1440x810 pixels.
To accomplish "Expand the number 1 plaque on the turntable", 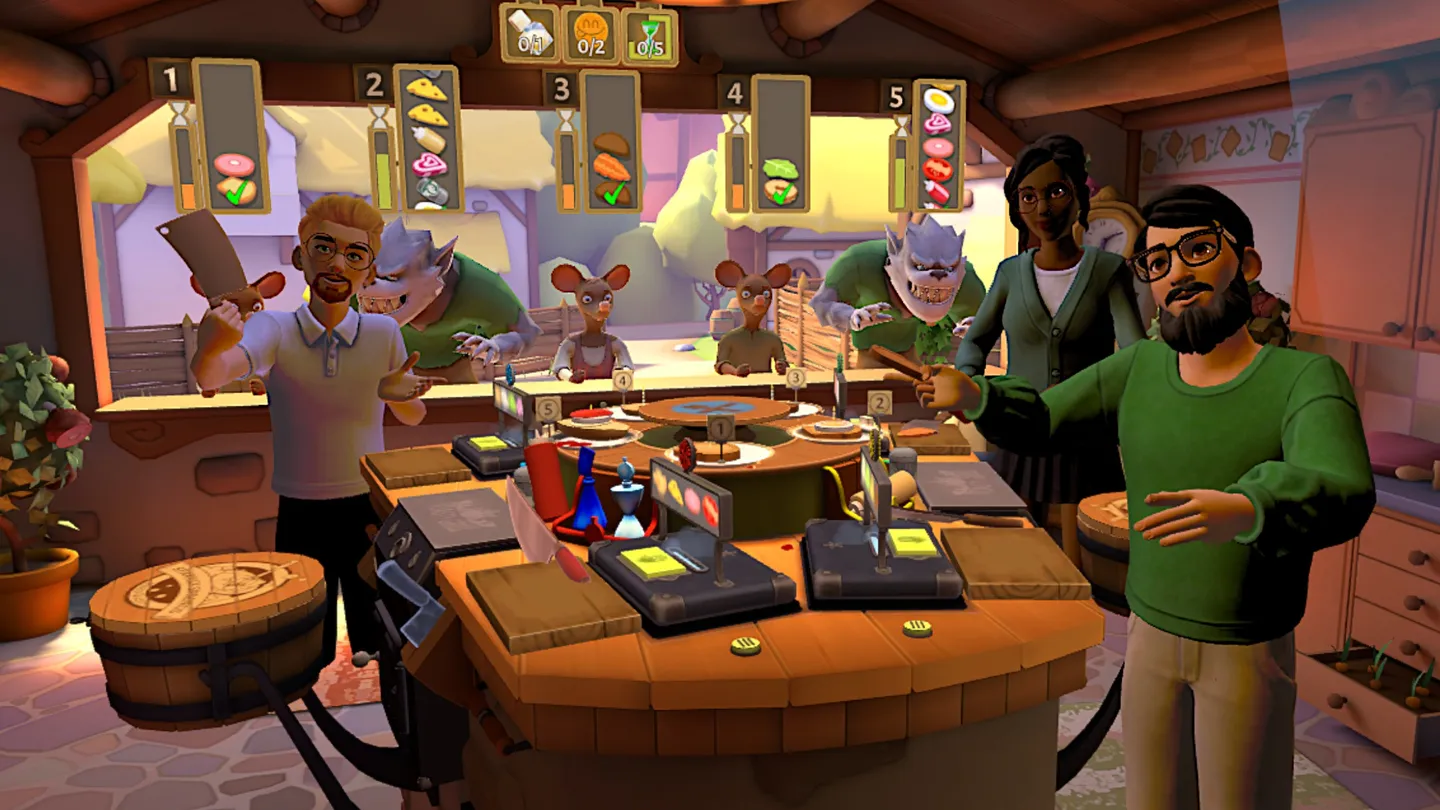I will (721, 427).
